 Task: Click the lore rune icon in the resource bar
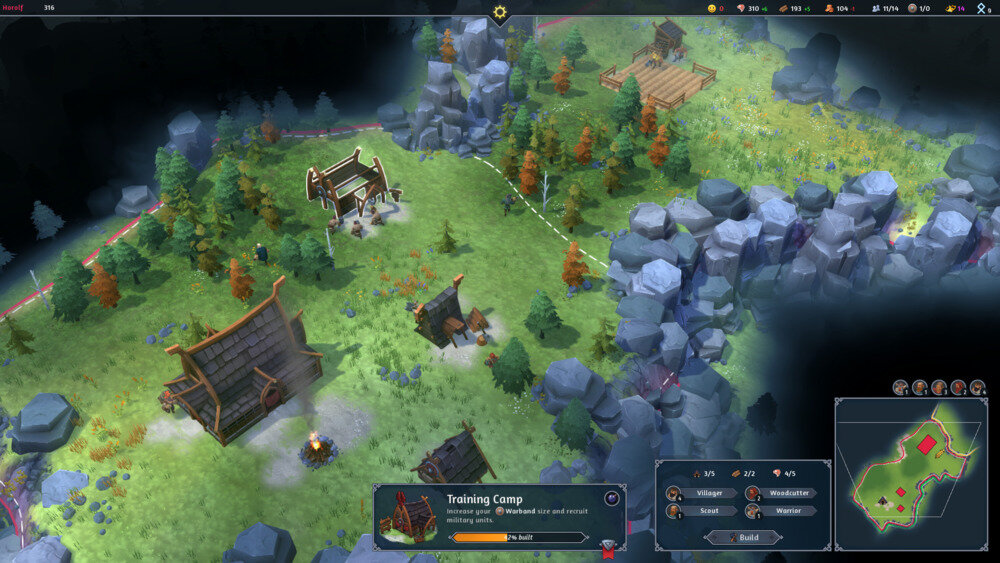[982, 8]
